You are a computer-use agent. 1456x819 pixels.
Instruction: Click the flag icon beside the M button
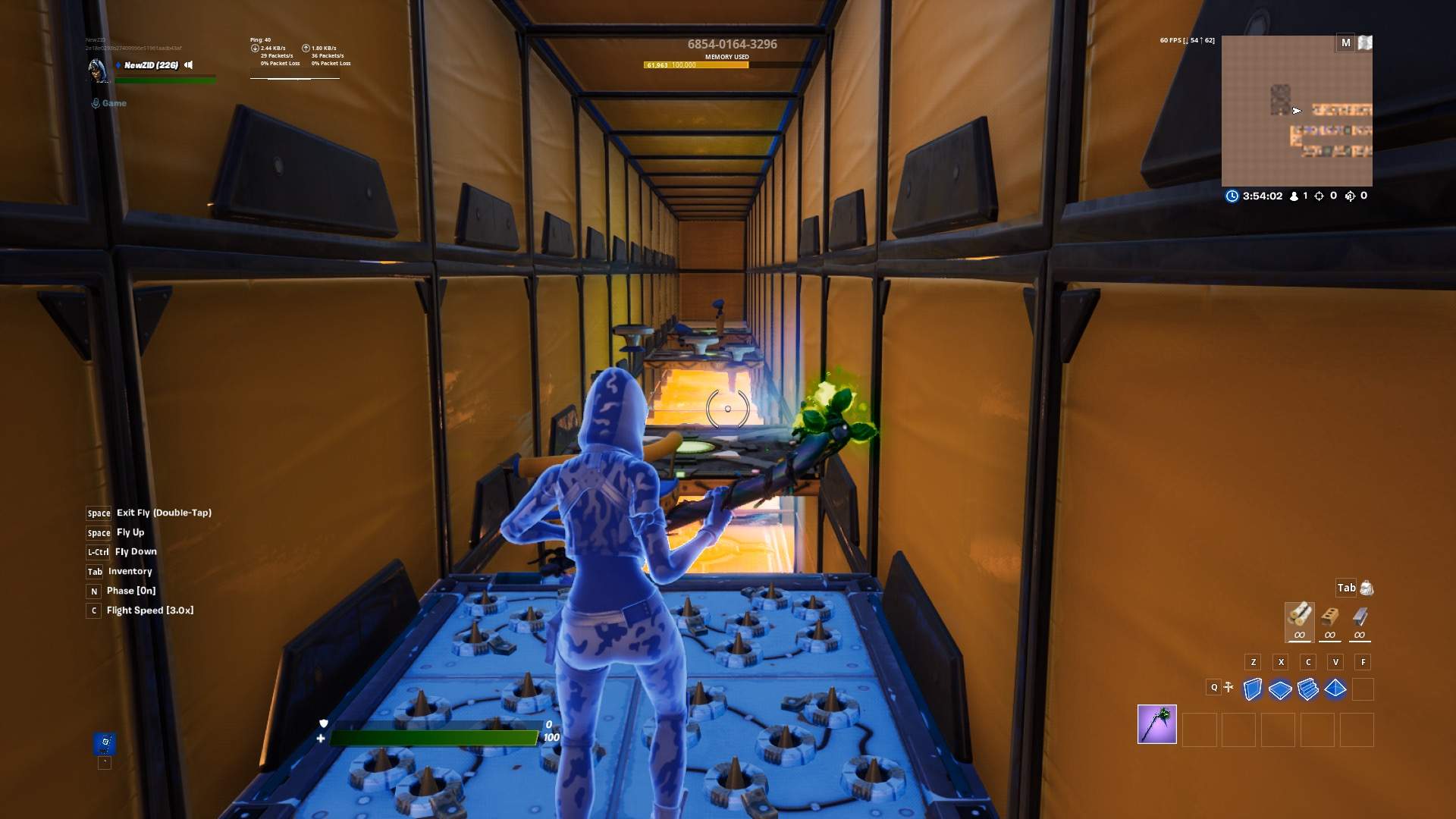coord(1366,43)
